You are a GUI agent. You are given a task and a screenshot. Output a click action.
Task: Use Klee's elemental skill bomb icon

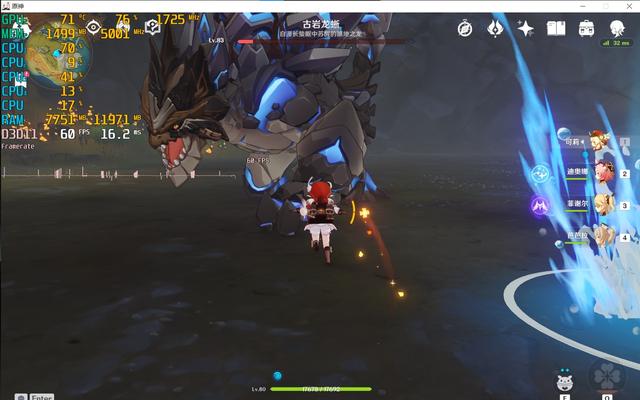[563, 380]
